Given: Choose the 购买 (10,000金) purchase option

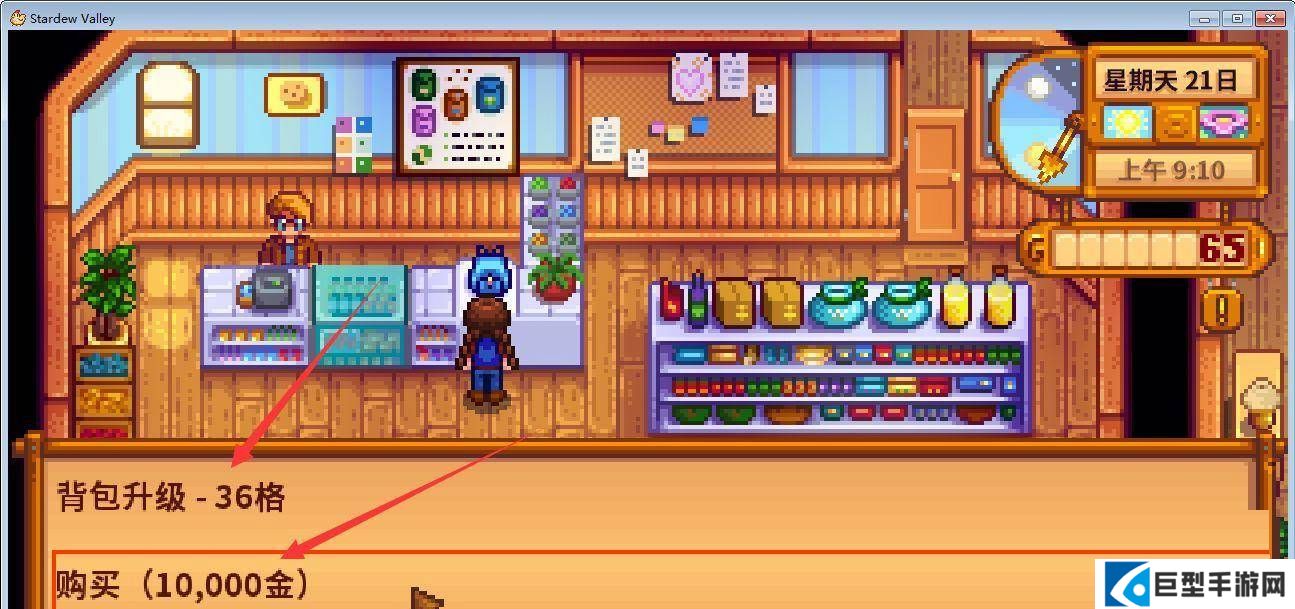Looking at the screenshot, I should coord(182,582).
